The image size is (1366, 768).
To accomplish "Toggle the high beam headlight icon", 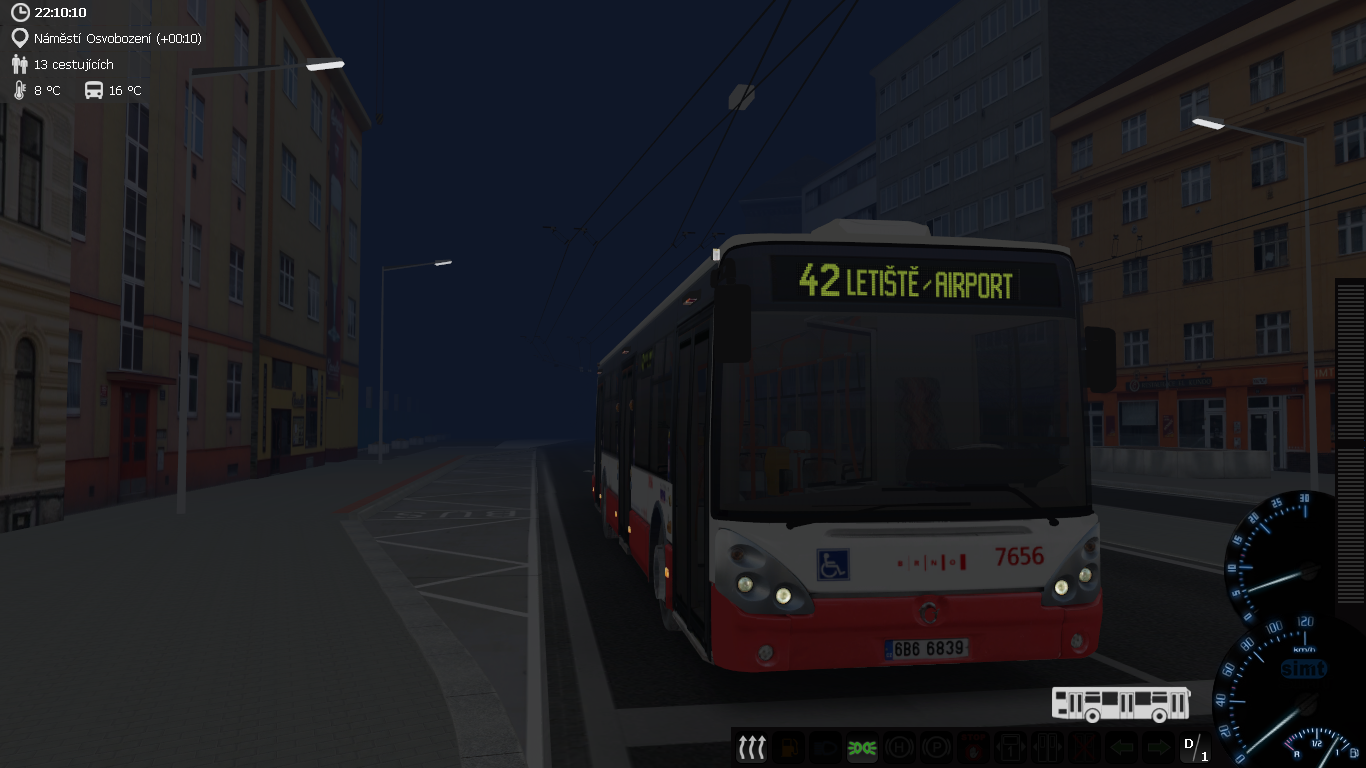I will click(825, 747).
